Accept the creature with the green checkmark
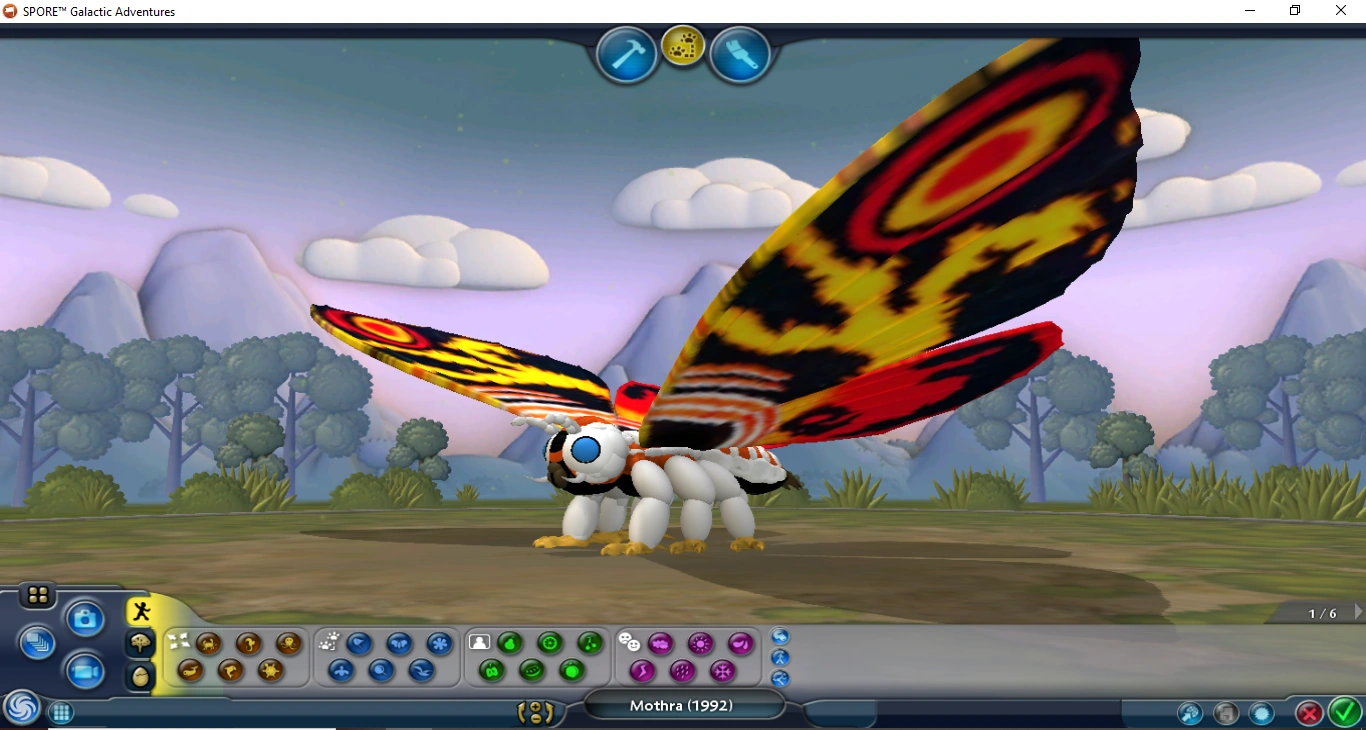The height and width of the screenshot is (730, 1366). [x=1343, y=713]
